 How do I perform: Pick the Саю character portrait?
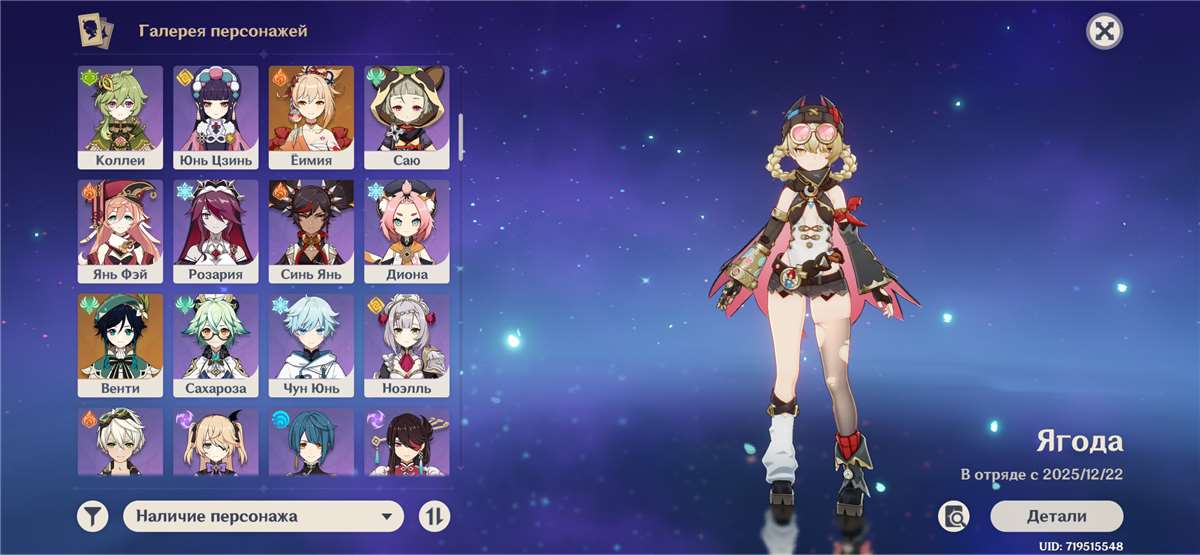coord(406,117)
